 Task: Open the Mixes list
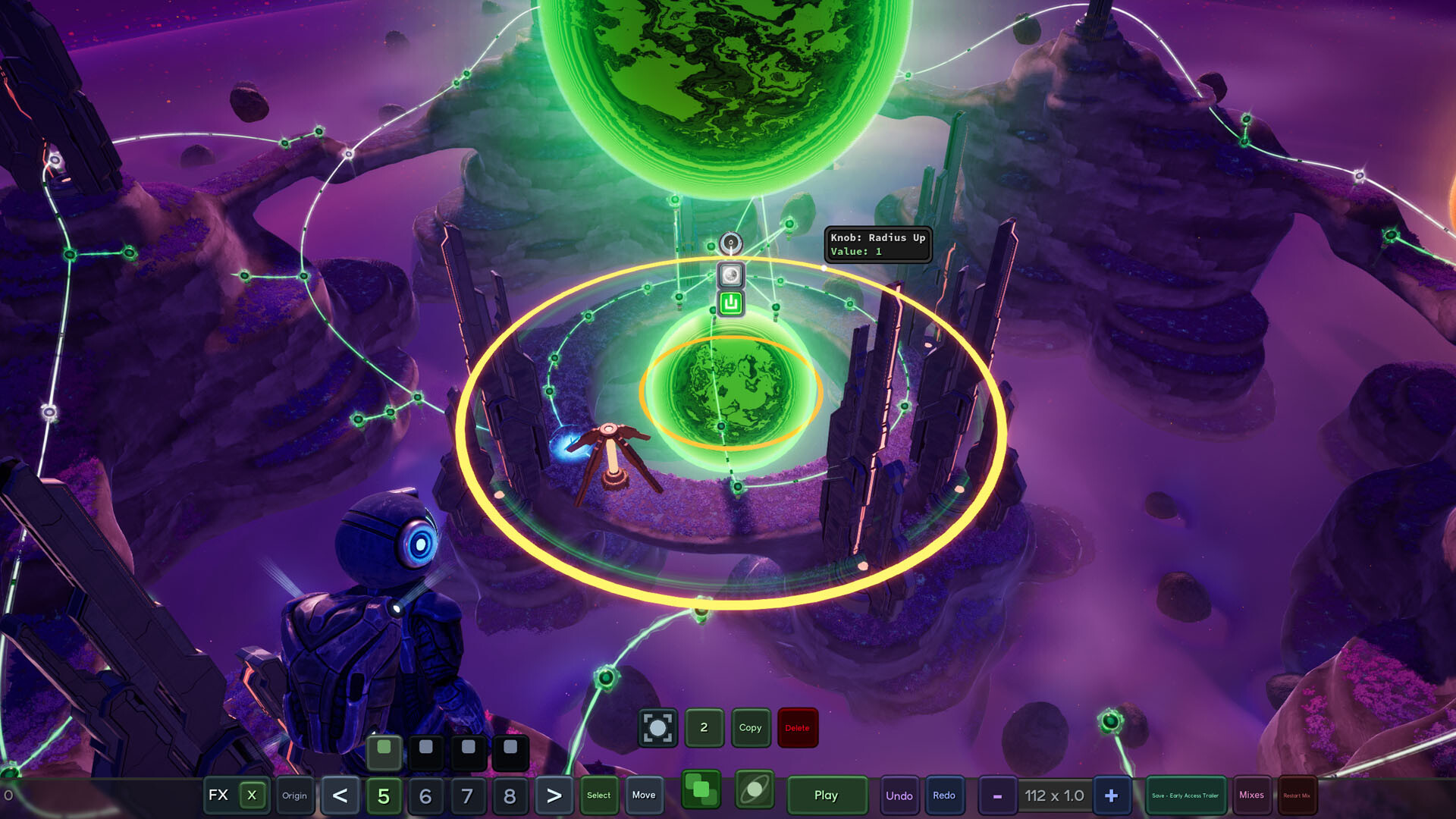coord(1251,795)
